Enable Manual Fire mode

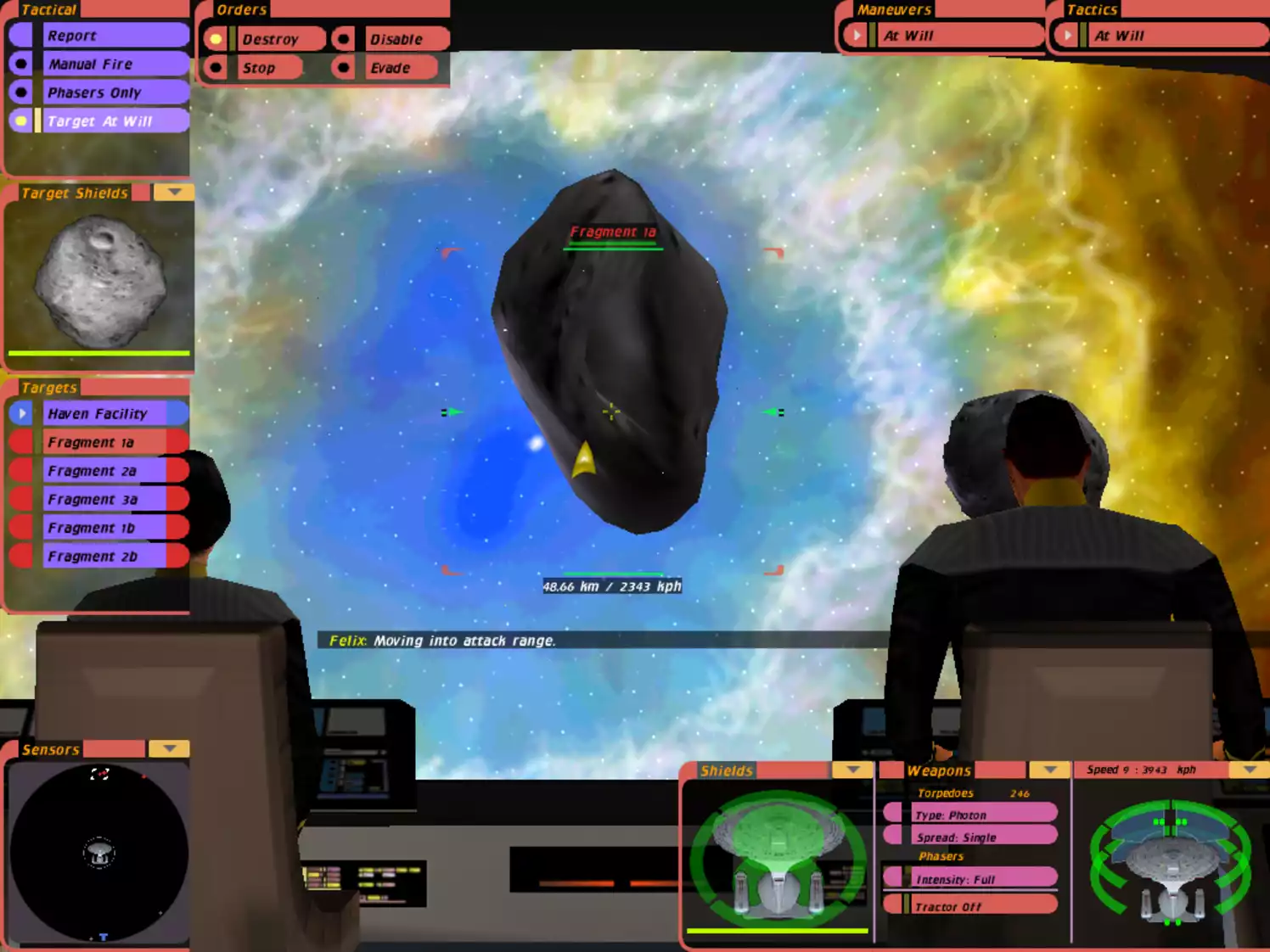tap(21, 64)
